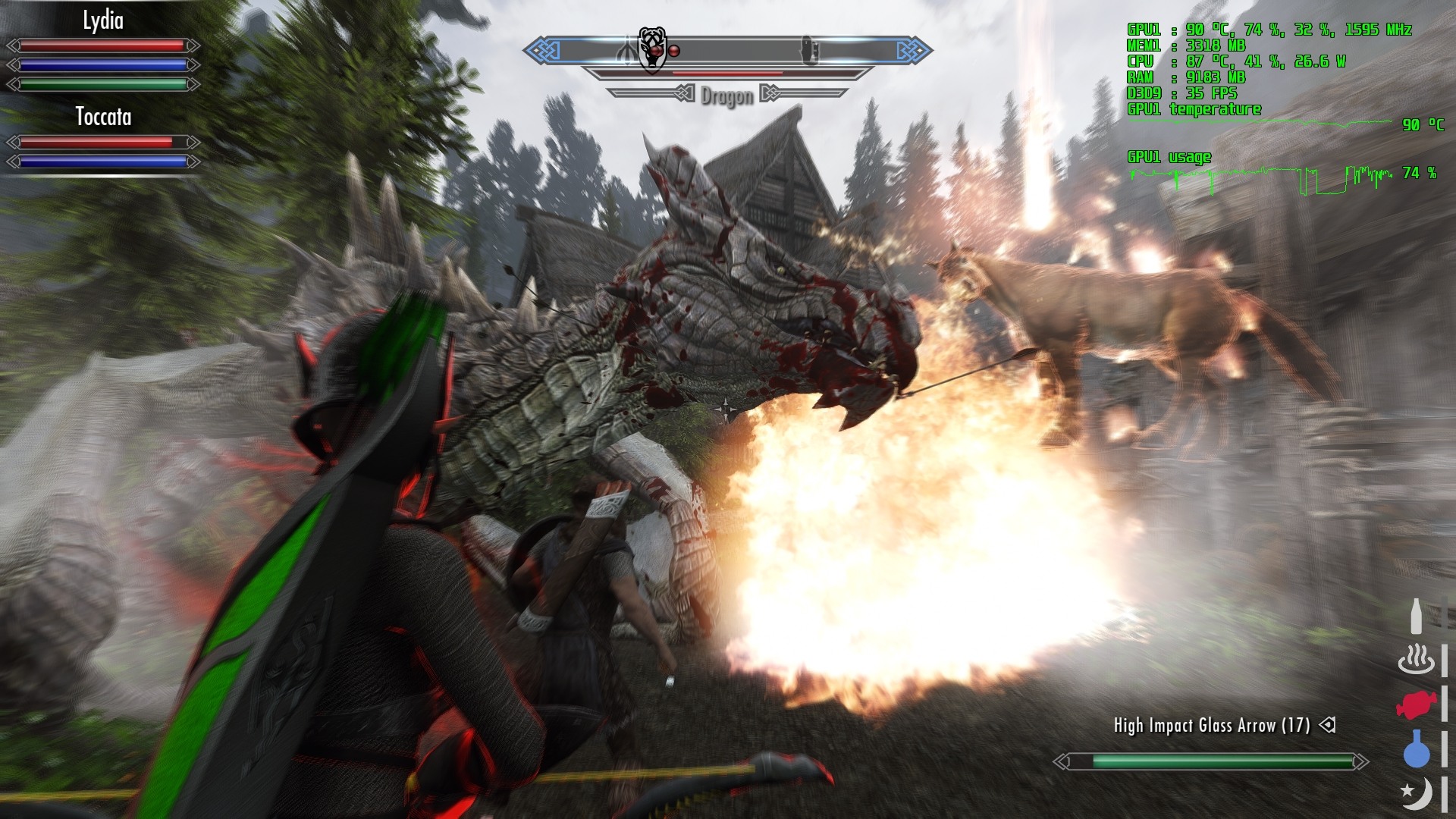
Task: Click the moon and star sleep icon
Action: click(1415, 793)
